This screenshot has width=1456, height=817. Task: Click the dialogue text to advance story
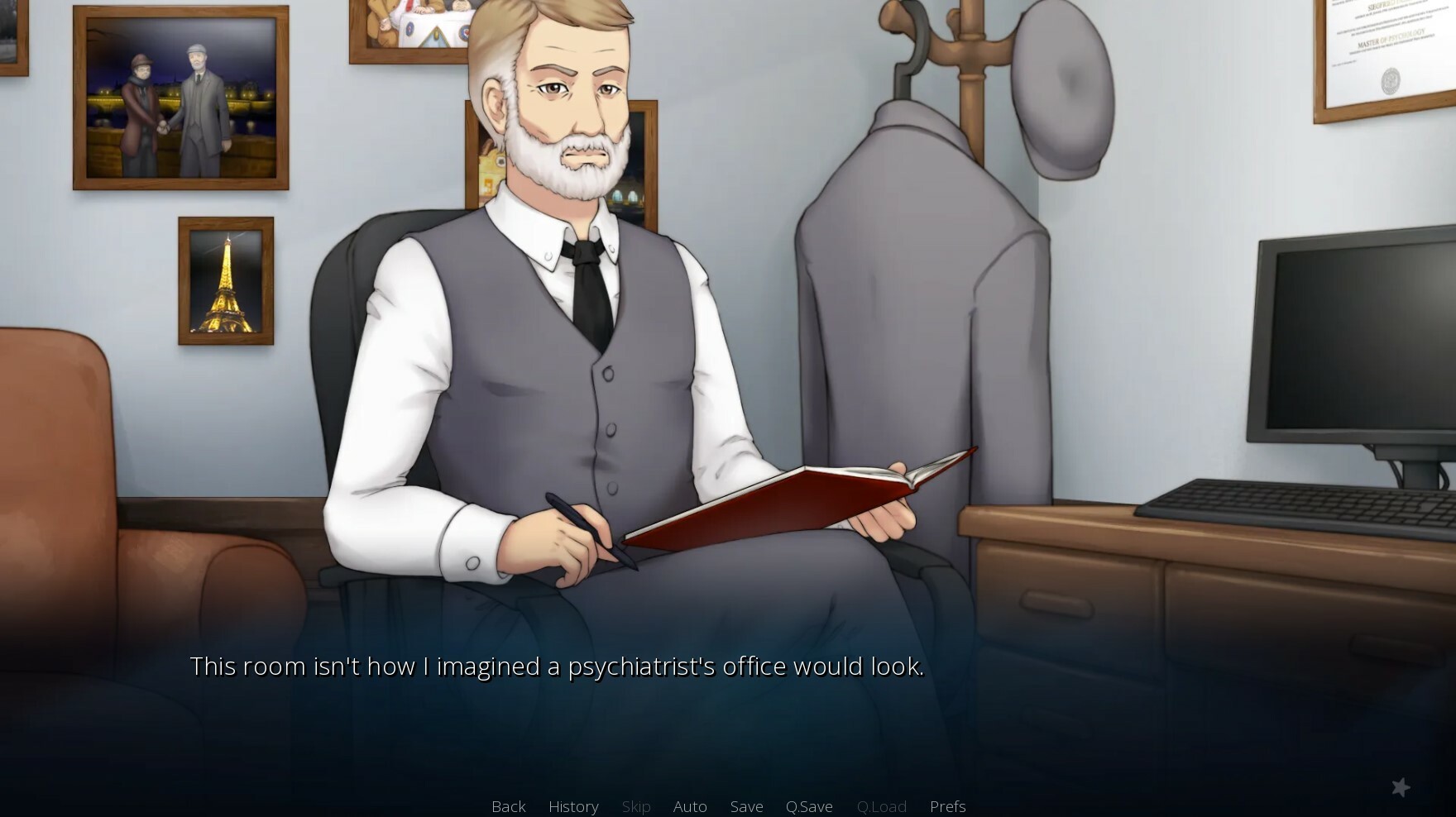pyautogui.click(x=558, y=666)
